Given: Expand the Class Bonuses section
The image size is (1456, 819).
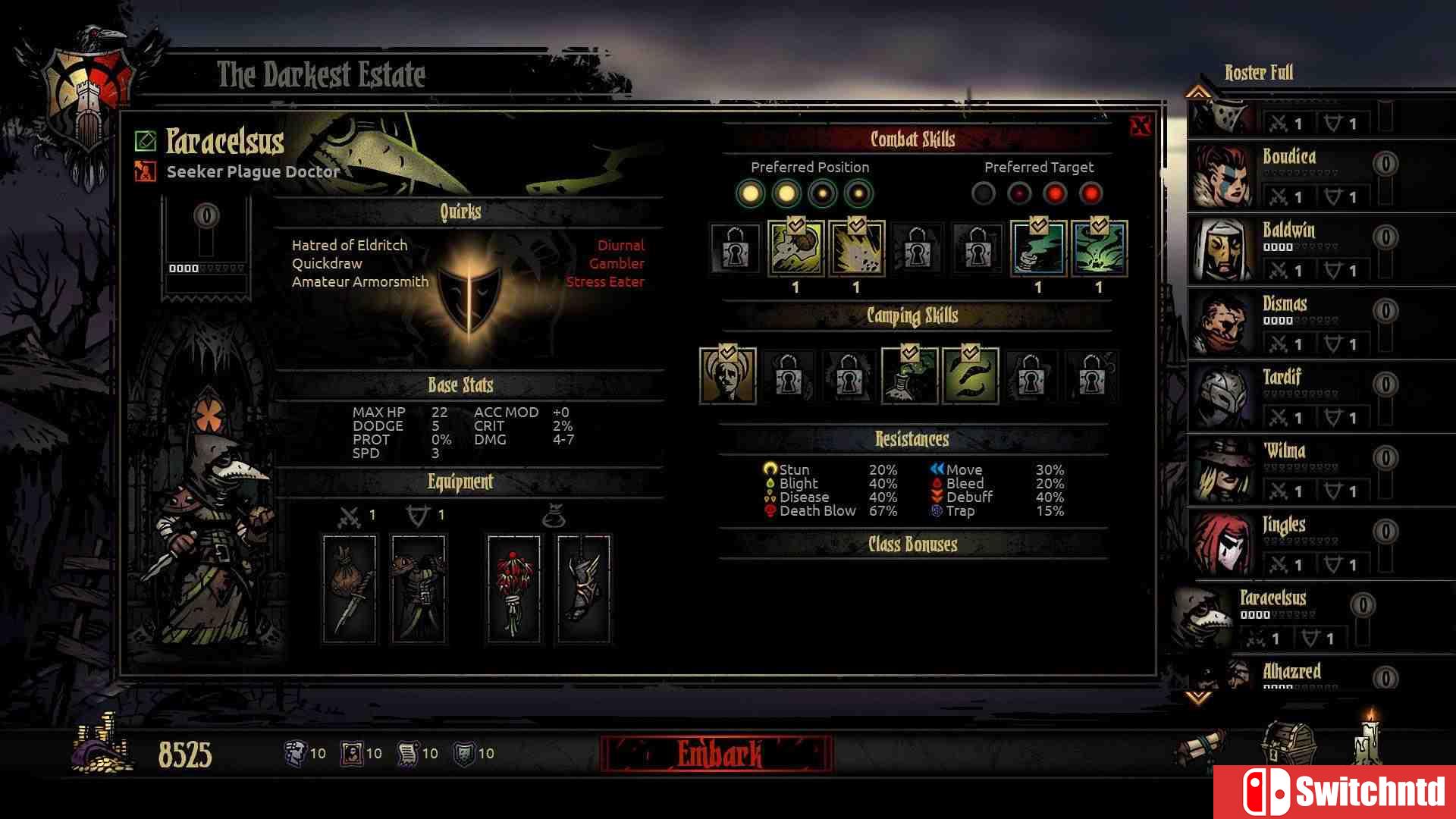Looking at the screenshot, I should click(x=912, y=544).
